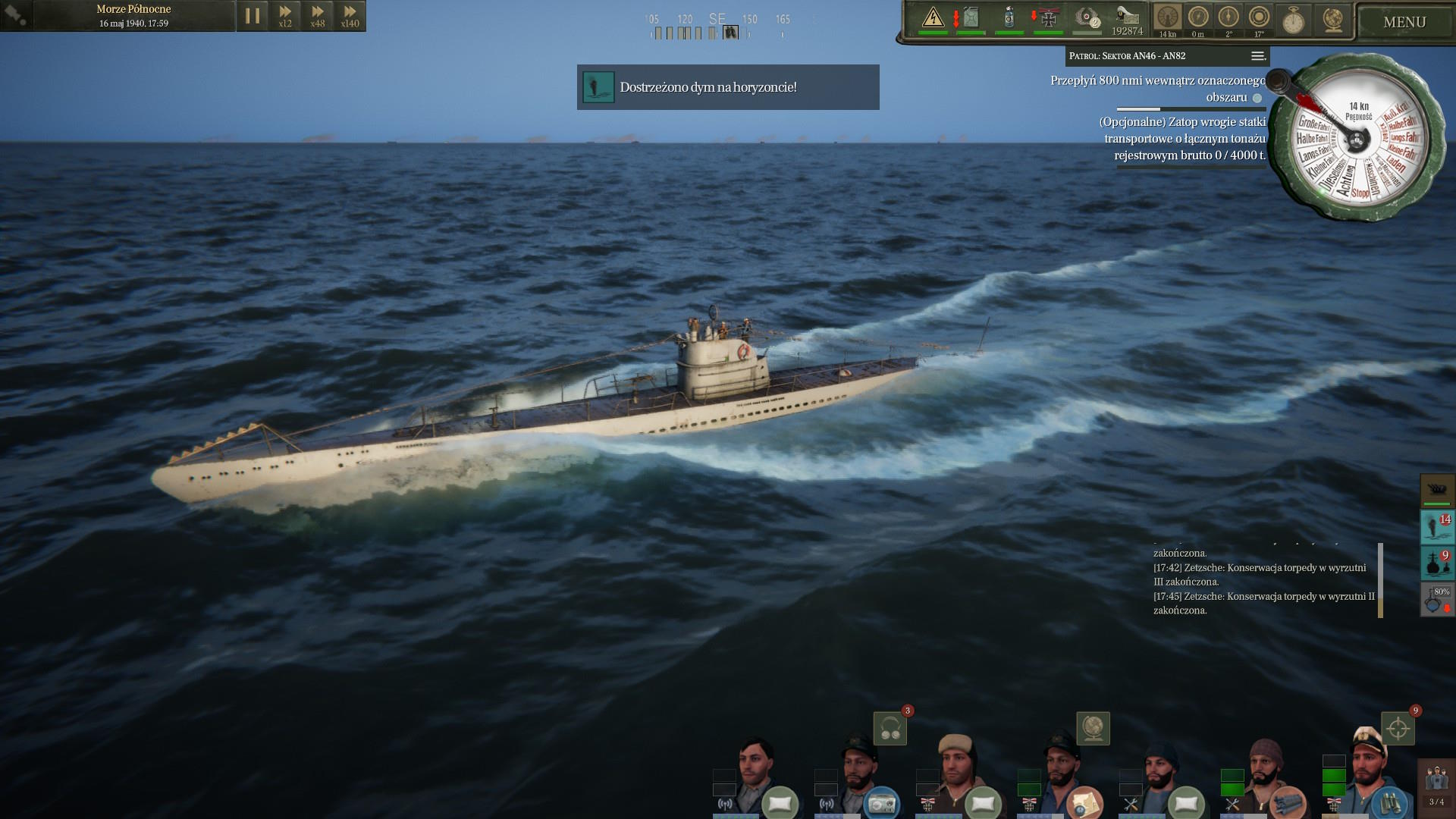This screenshot has width=1456, height=819.
Task: Open the MENU button
Action: tap(1404, 22)
